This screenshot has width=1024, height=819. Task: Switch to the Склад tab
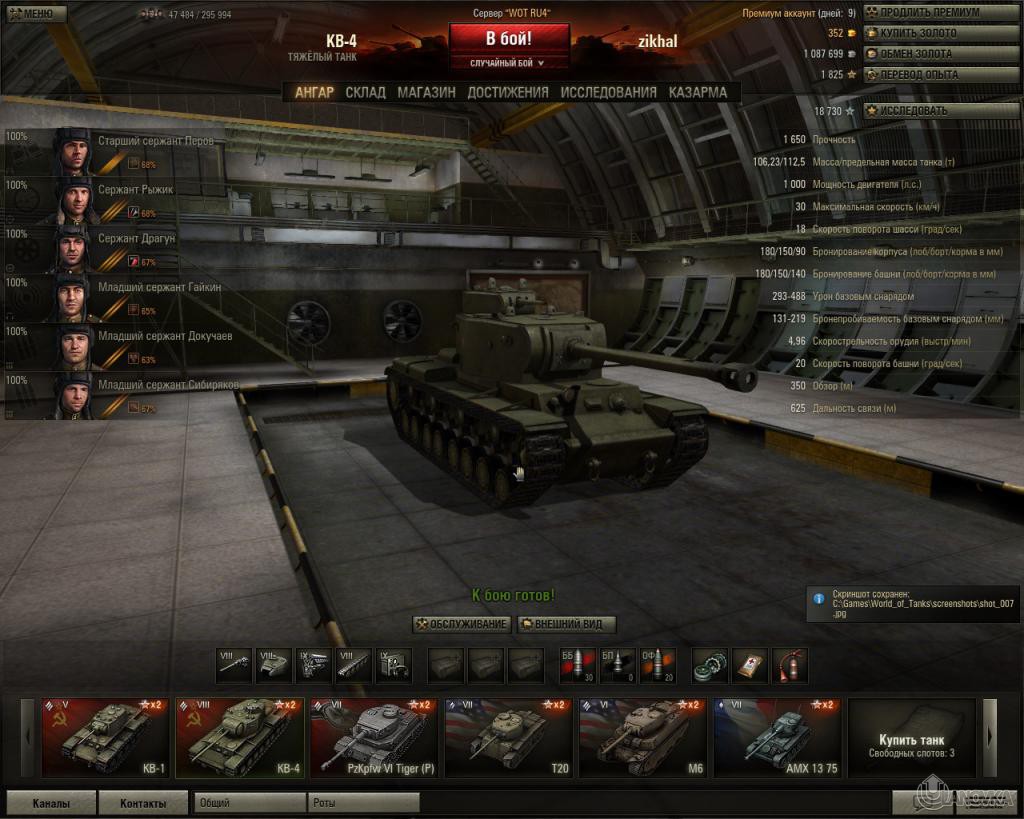coord(365,92)
